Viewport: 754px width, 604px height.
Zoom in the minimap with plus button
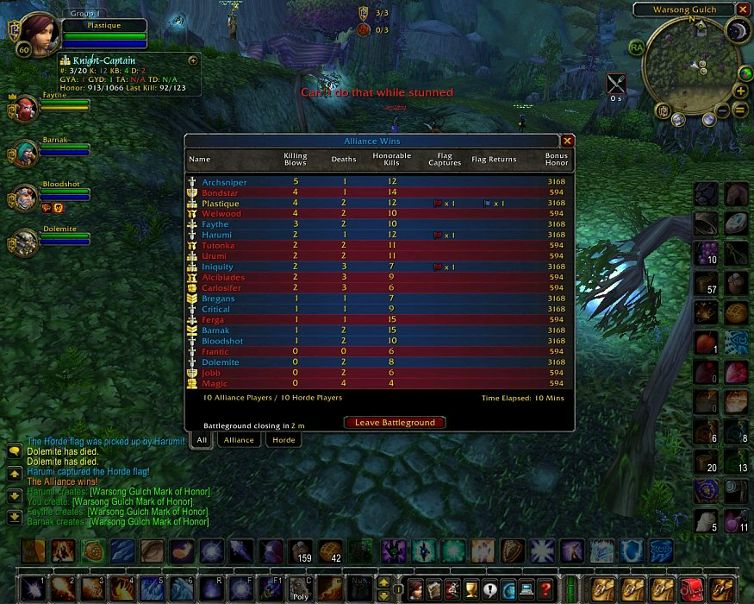739,90
